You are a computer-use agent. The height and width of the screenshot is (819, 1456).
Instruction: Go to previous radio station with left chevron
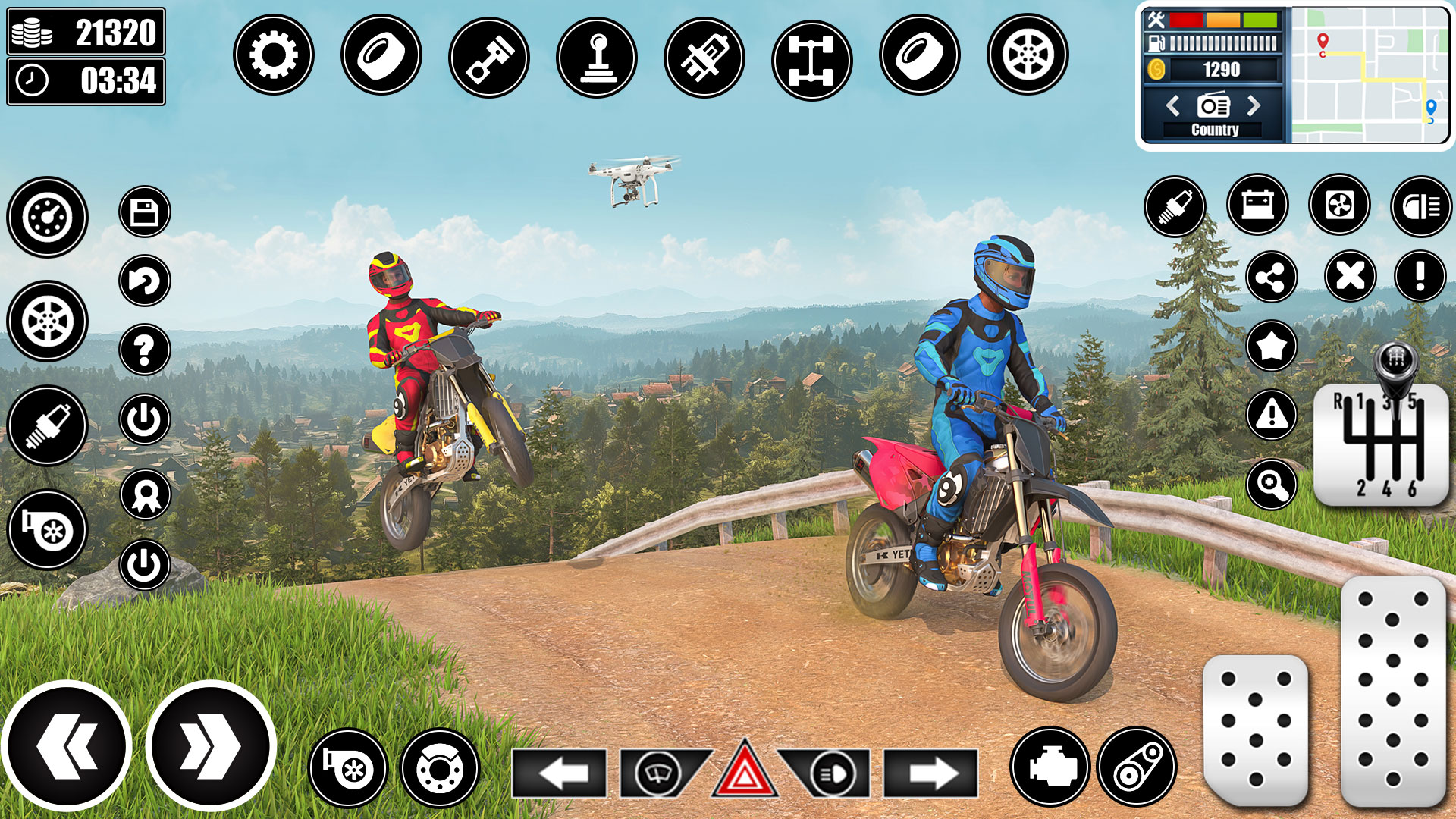(1172, 106)
